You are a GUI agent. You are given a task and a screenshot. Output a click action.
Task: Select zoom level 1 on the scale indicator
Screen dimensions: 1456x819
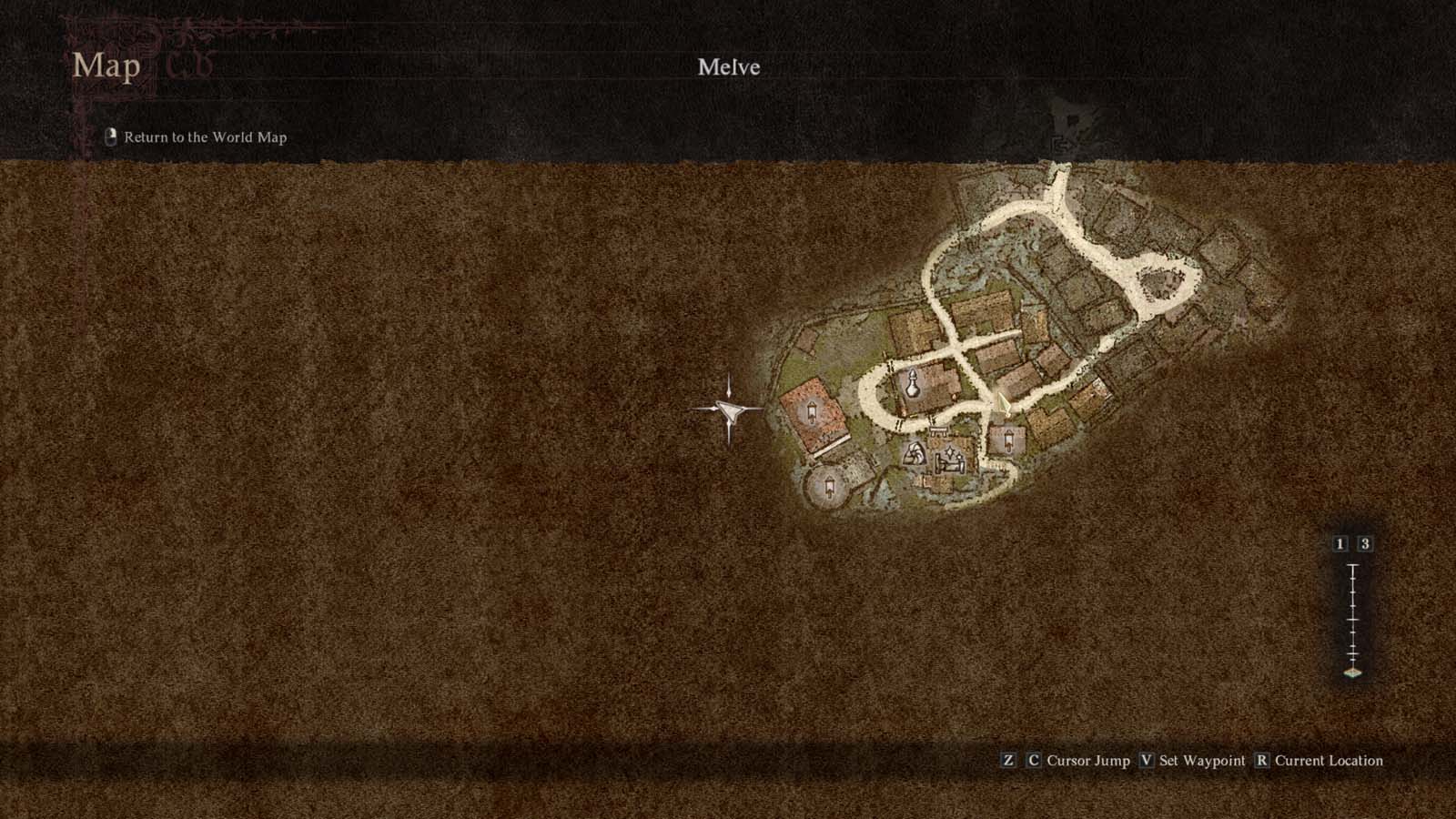pyautogui.click(x=1340, y=544)
